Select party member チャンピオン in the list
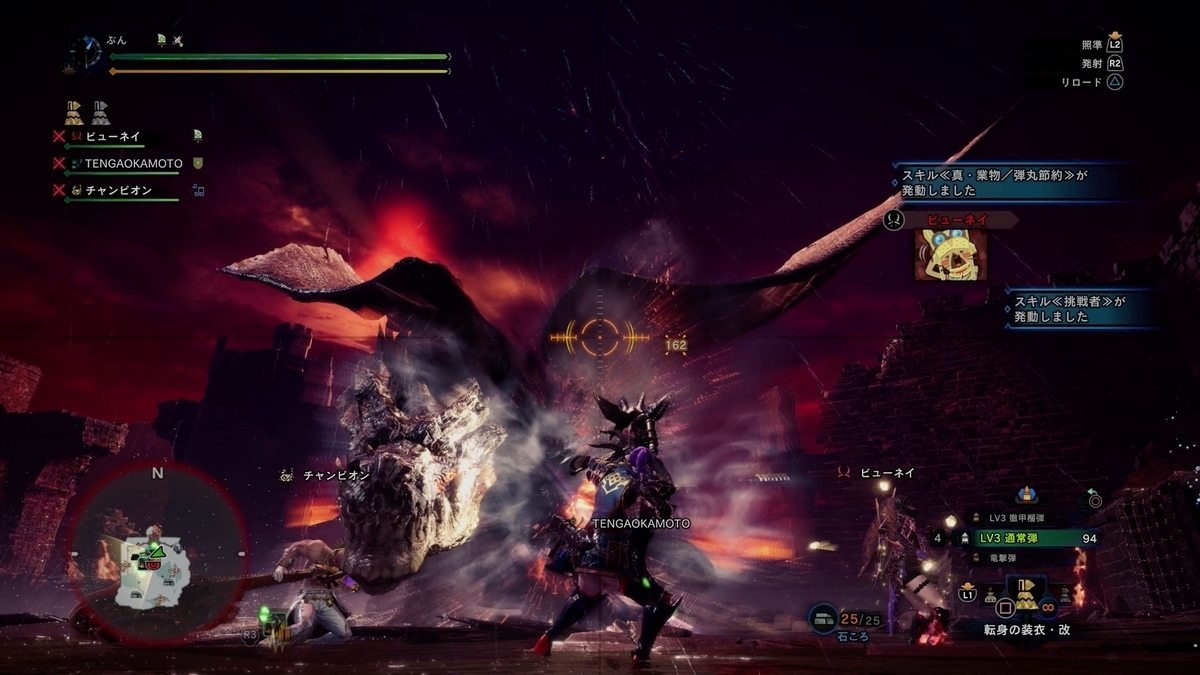The width and height of the screenshot is (1200, 675). [118, 189]
